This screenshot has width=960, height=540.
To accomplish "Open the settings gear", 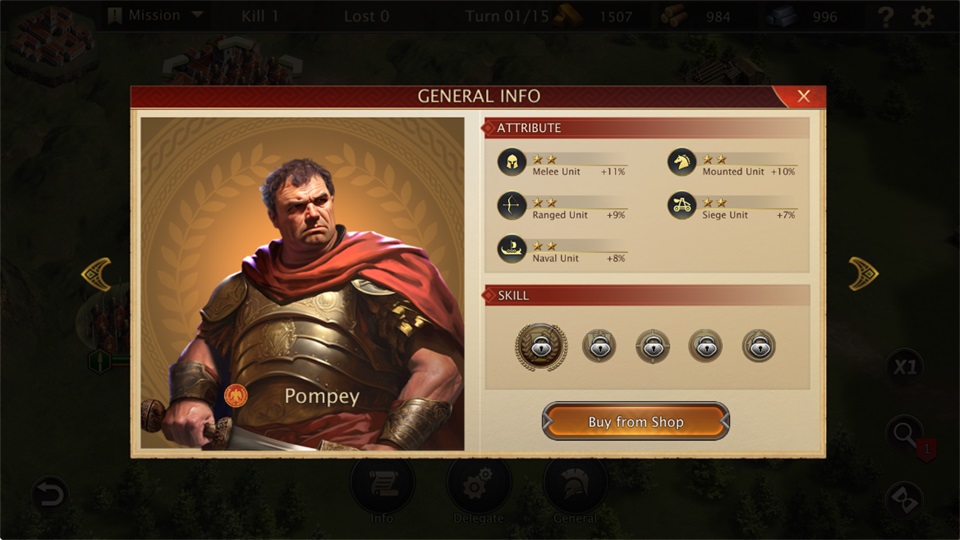I will click(x=923, y=17).
